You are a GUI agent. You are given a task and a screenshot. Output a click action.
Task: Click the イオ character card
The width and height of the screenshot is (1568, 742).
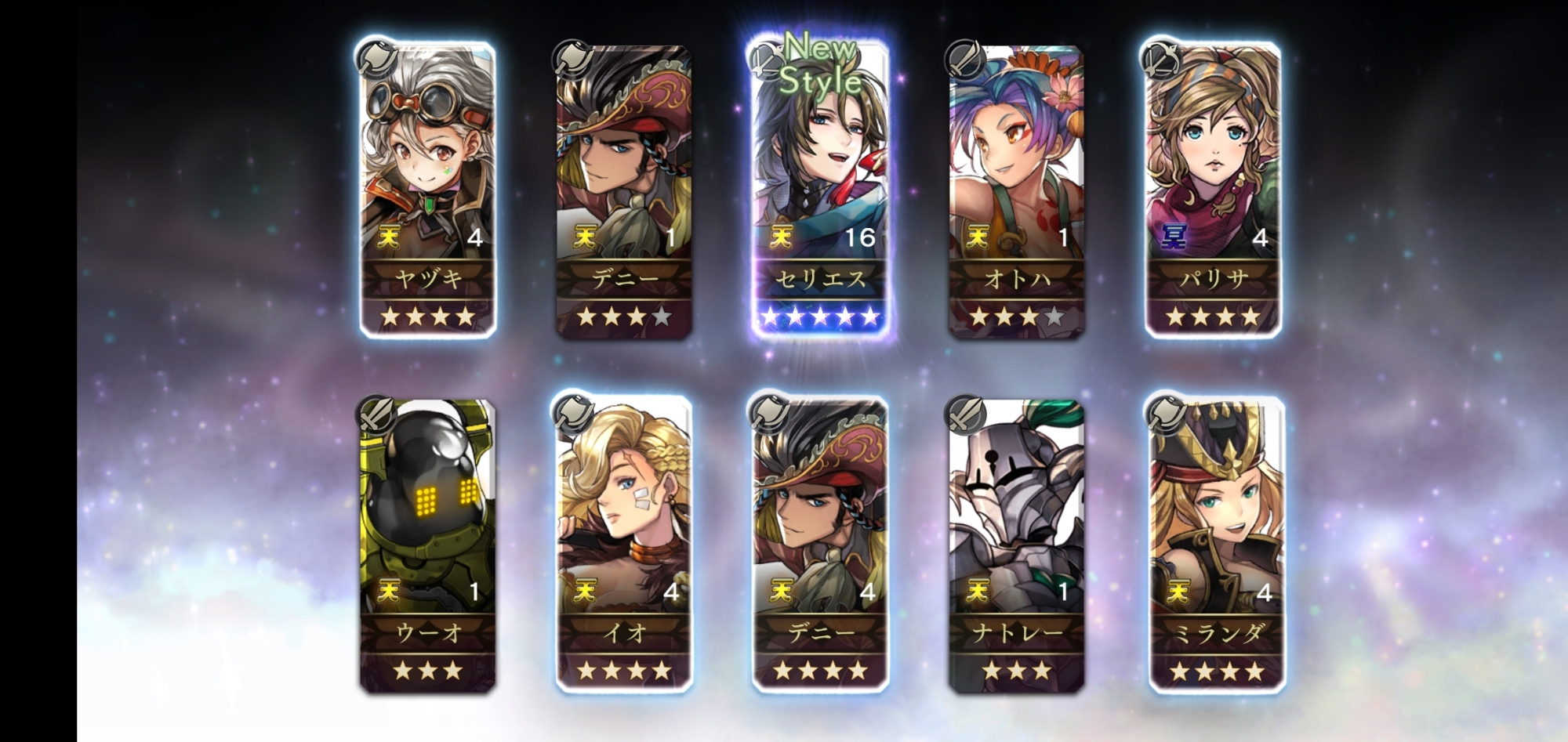[x=624, y=545]
